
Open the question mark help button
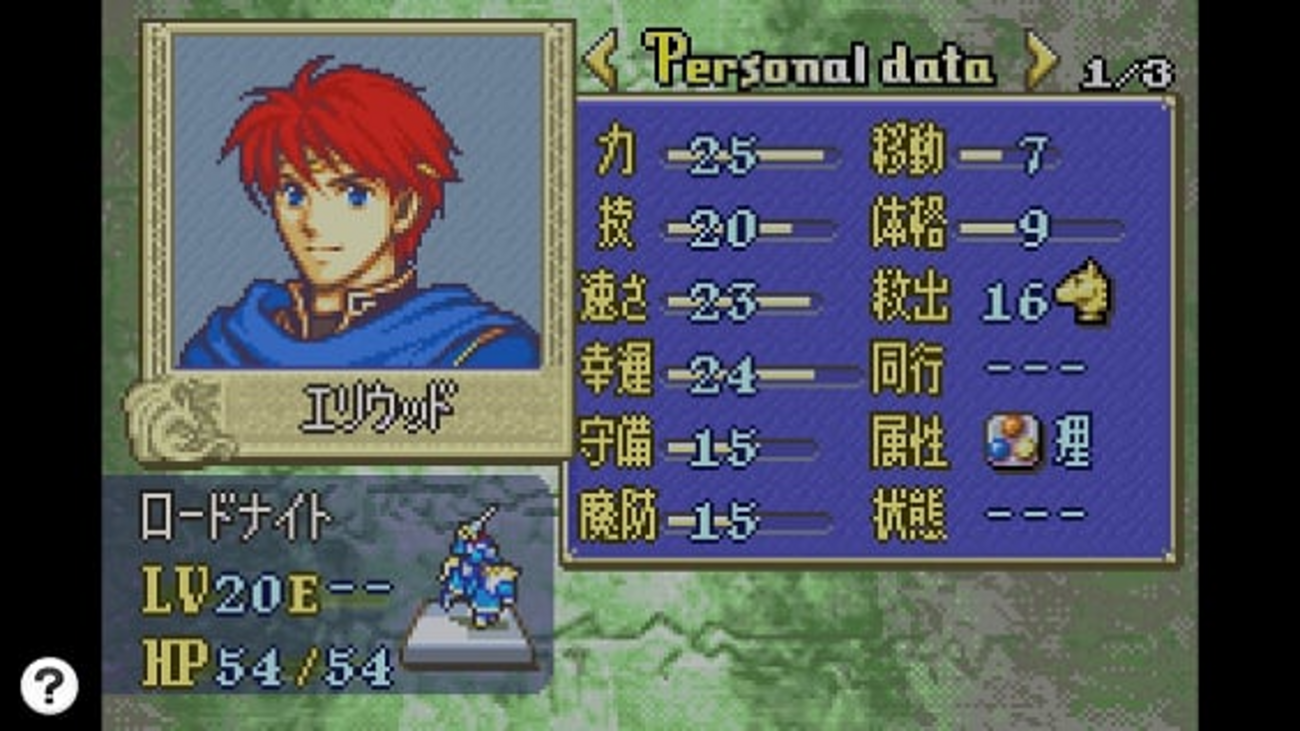(x=49, y=685)
